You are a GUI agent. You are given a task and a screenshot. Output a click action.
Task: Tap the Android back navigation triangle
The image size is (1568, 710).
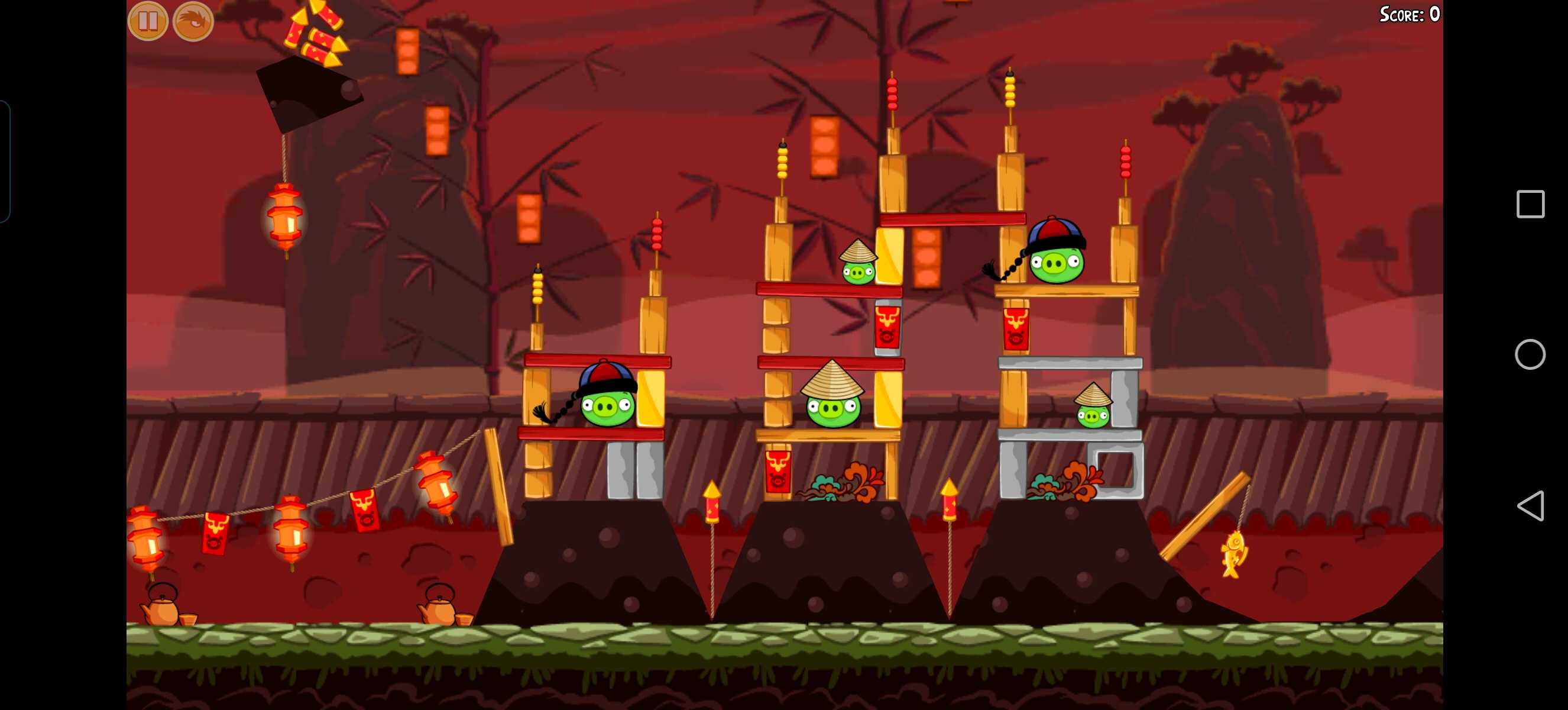pos(1530,505)
